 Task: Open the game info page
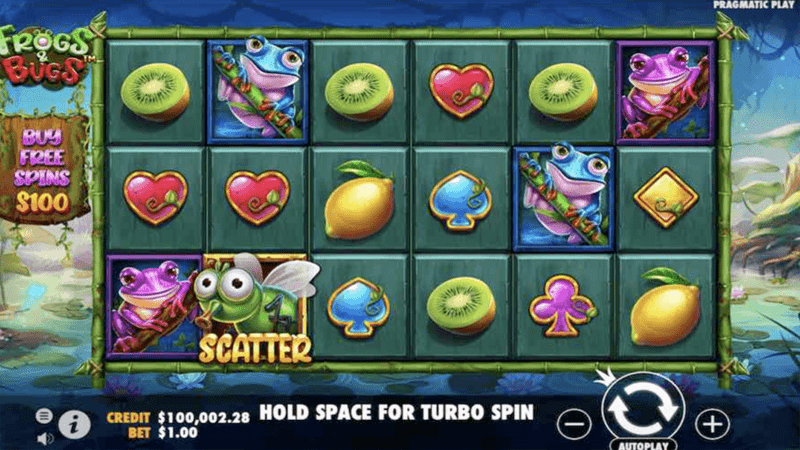pyautogui.click(x=74, y=424)
